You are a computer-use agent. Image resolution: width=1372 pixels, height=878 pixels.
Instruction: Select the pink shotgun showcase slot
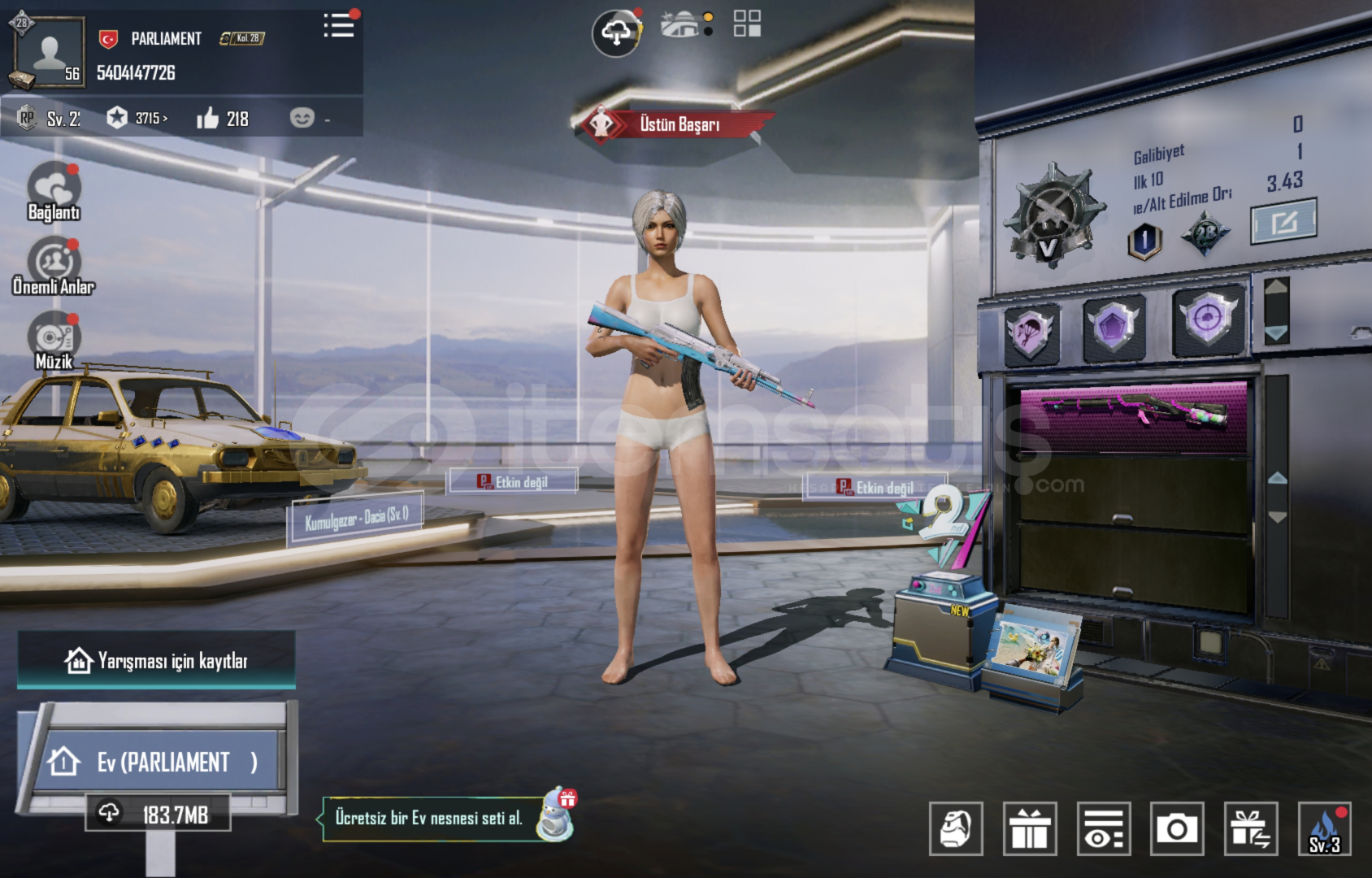(x=1134, y=415)
